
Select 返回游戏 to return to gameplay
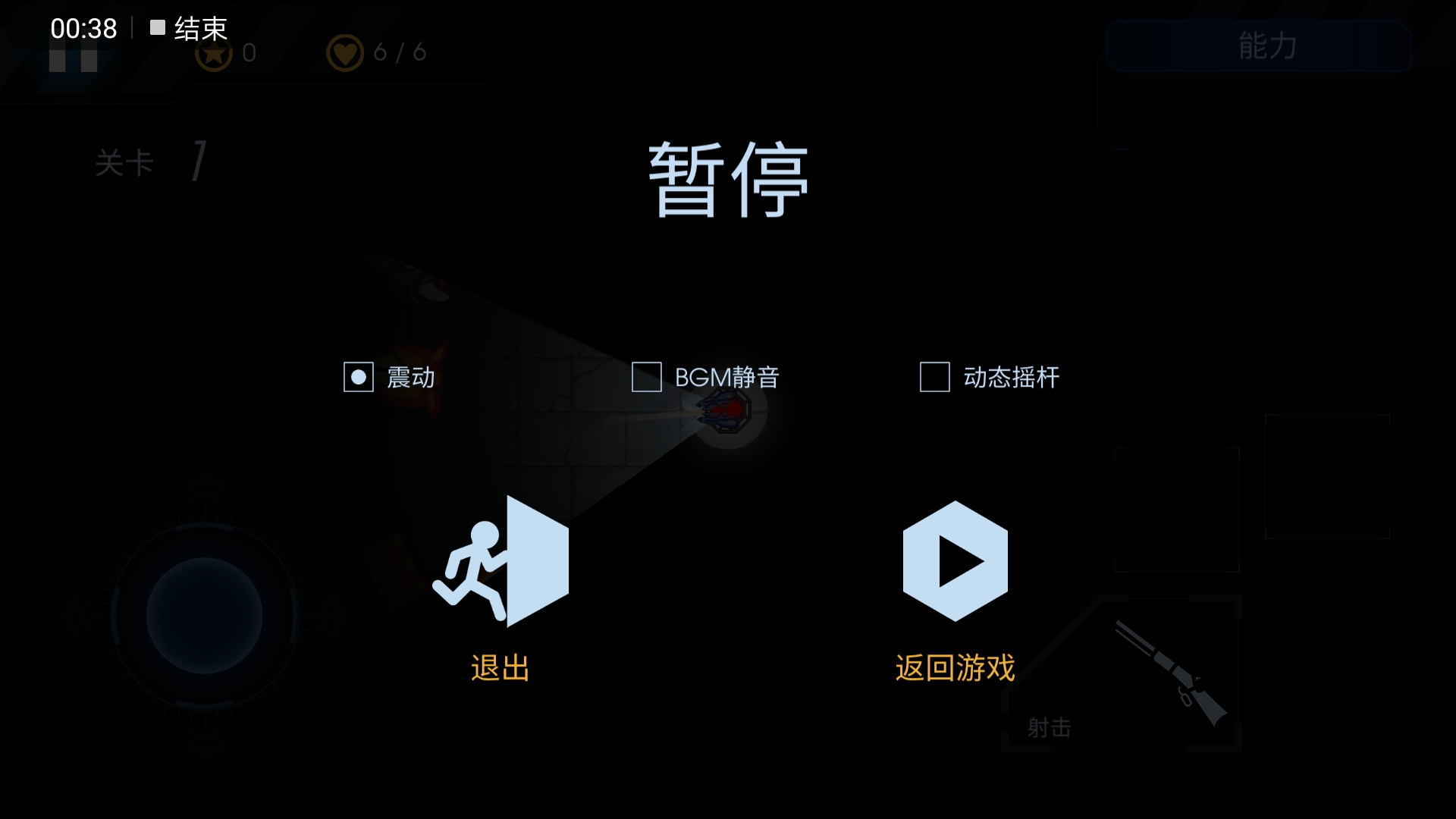955,667
